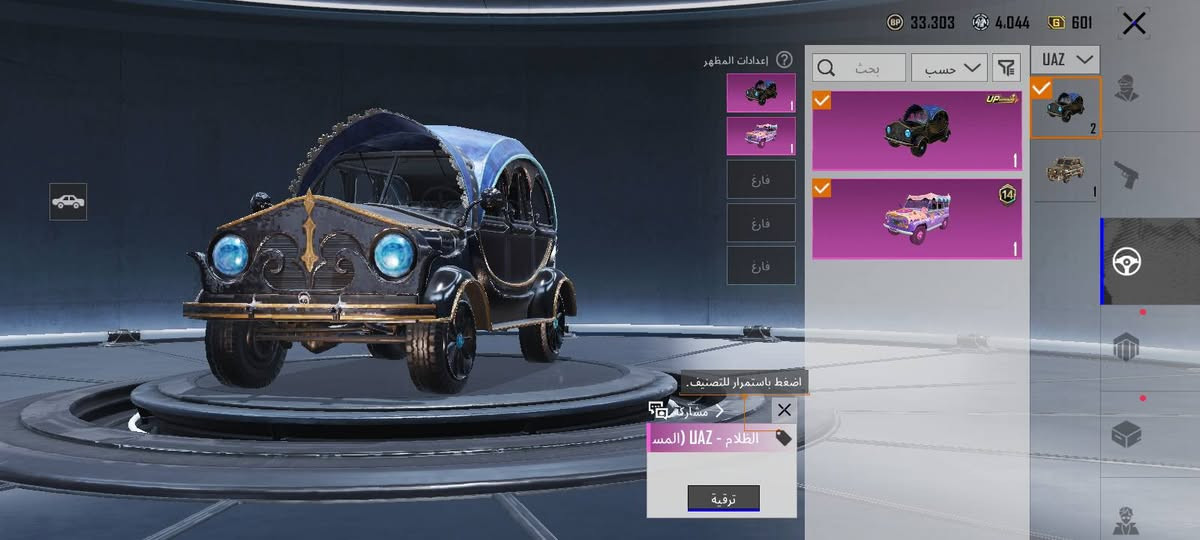This screenshot has height=540, width=1200.
Task: Open the sort-by dropdown
Action: [949, 68]
